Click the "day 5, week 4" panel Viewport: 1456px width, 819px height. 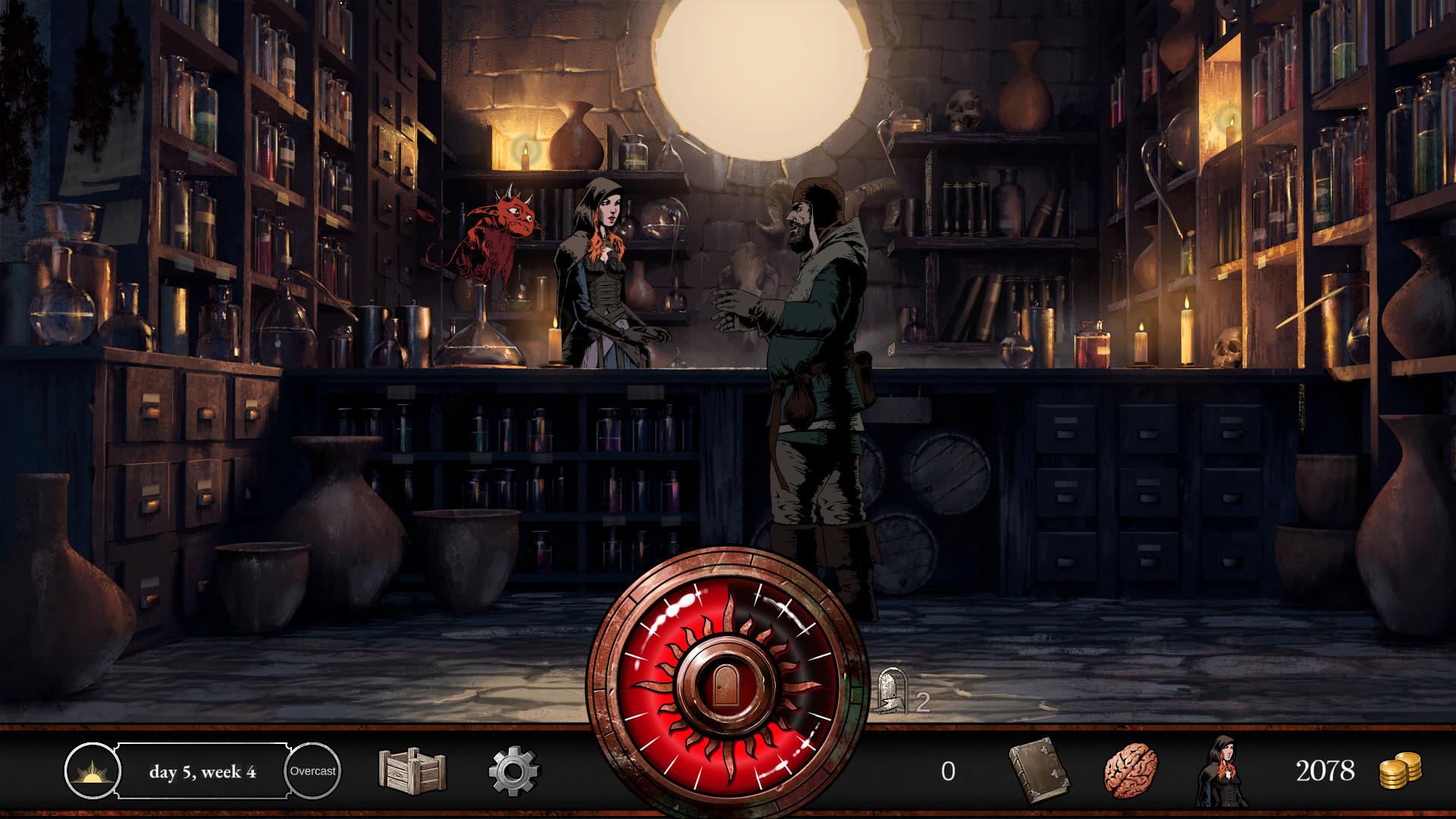click(x=202, y=771)
